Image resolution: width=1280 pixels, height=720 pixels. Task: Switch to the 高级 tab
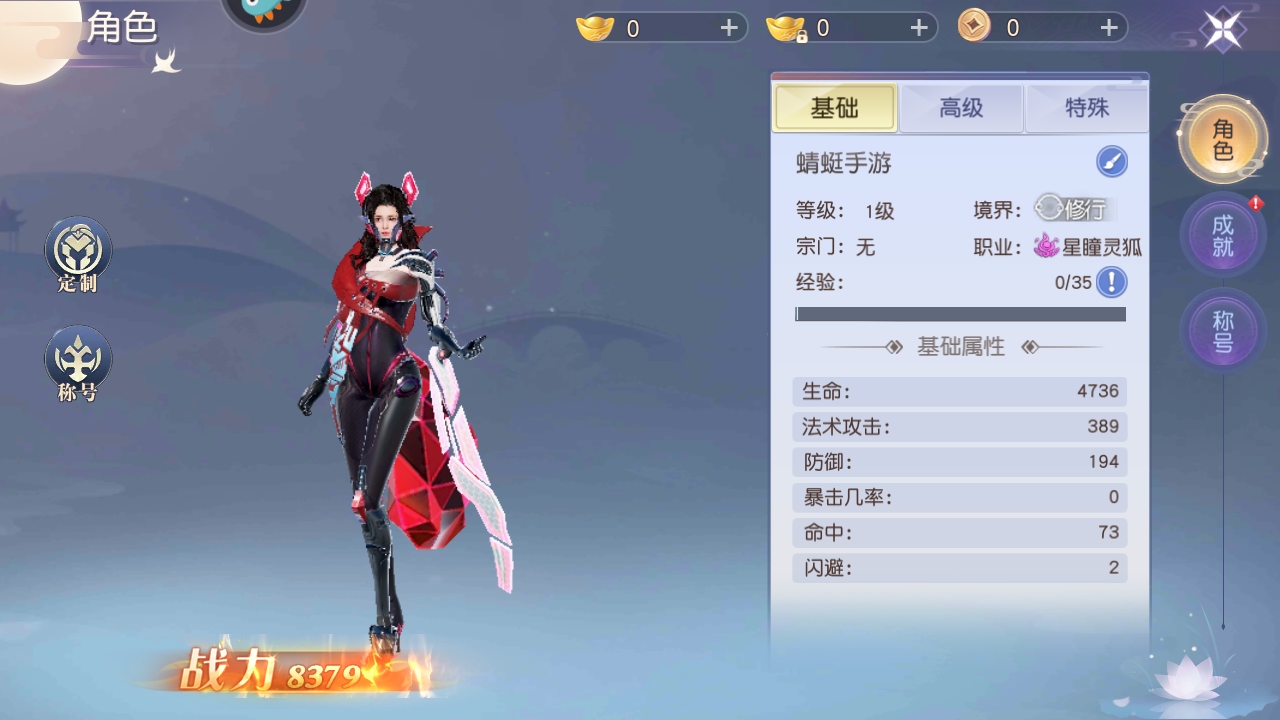pyautogui.click(x=960, y=108)
